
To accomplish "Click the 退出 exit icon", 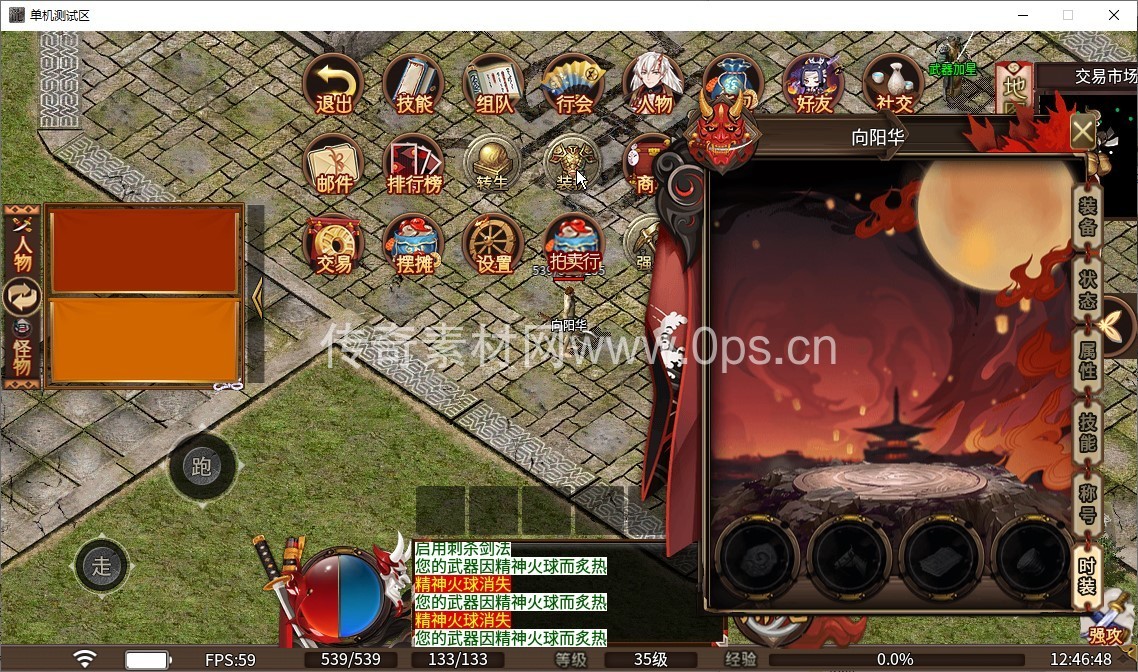I will [x=333, y=83].
